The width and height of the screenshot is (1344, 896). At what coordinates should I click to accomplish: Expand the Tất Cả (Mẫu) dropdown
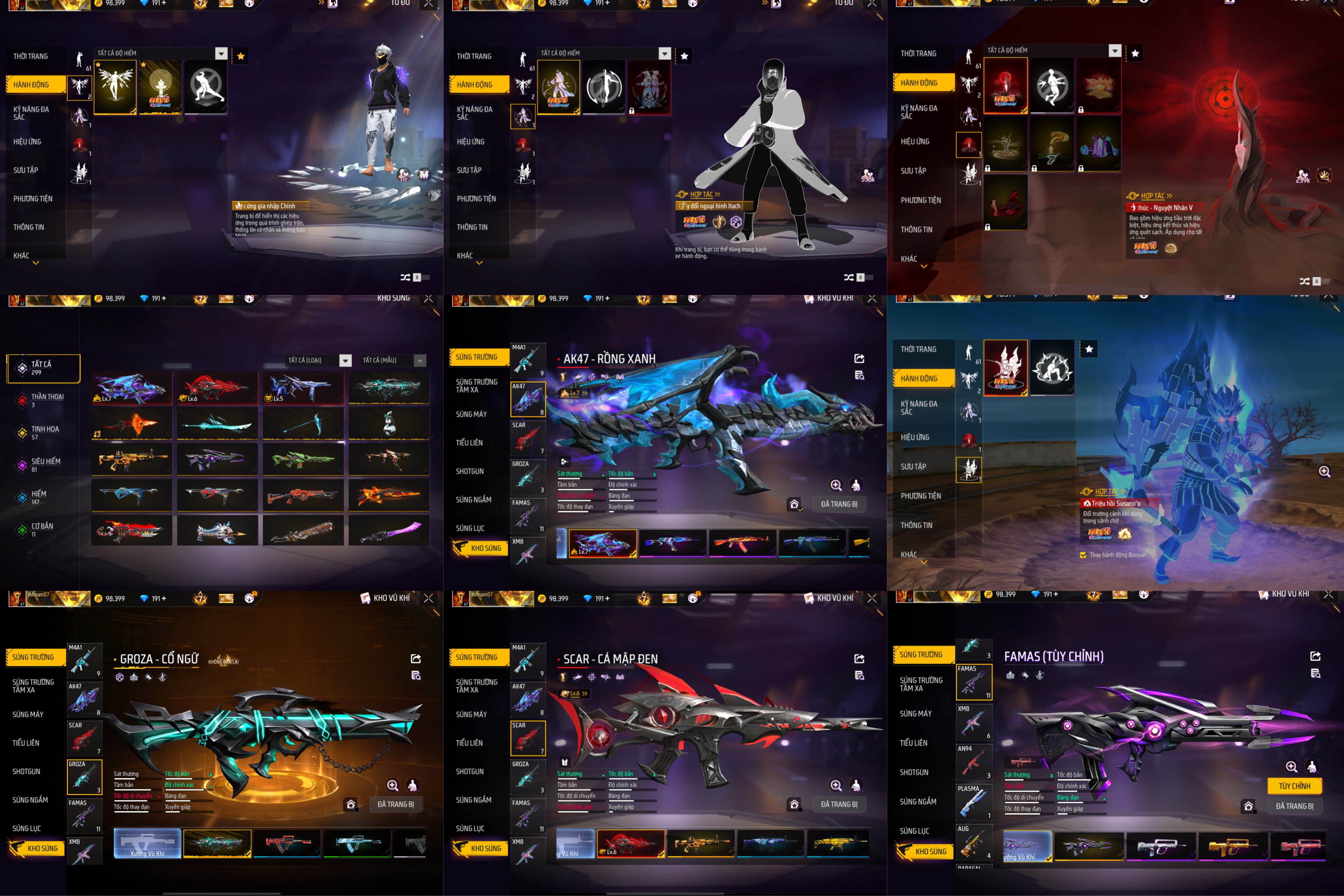[394, 361]
